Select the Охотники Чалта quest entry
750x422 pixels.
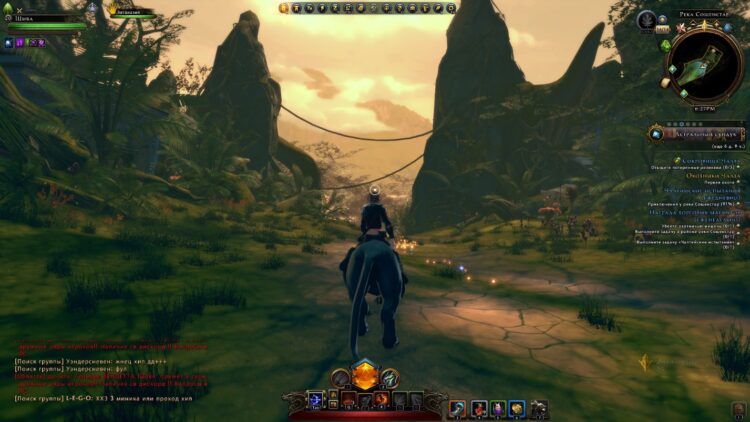click(x=713, y=175)
